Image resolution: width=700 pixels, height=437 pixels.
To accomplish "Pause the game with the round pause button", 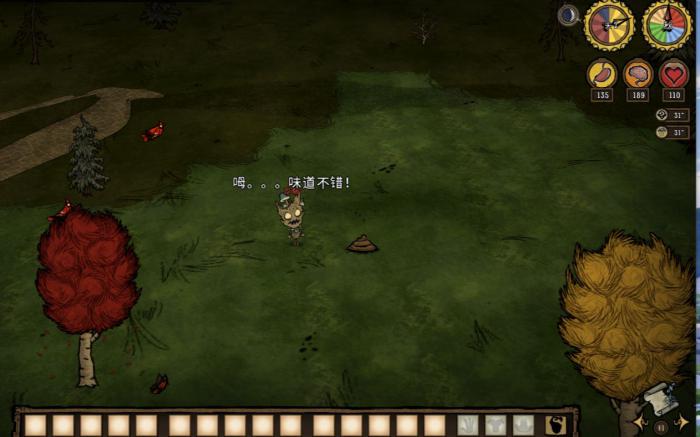I will [x=661, y=426].
